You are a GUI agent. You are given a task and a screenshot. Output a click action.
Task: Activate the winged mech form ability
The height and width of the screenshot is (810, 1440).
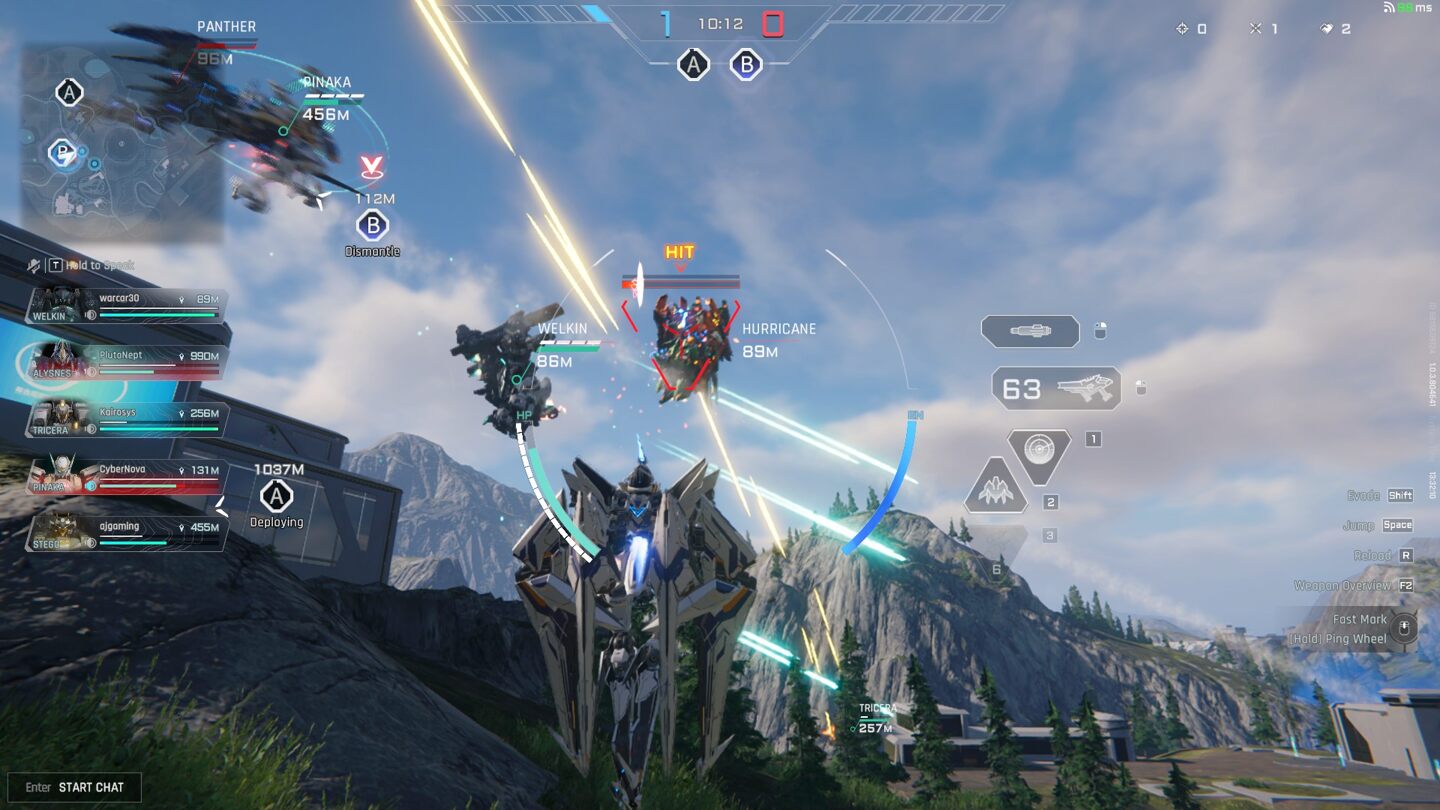click(x=995, y=490)
